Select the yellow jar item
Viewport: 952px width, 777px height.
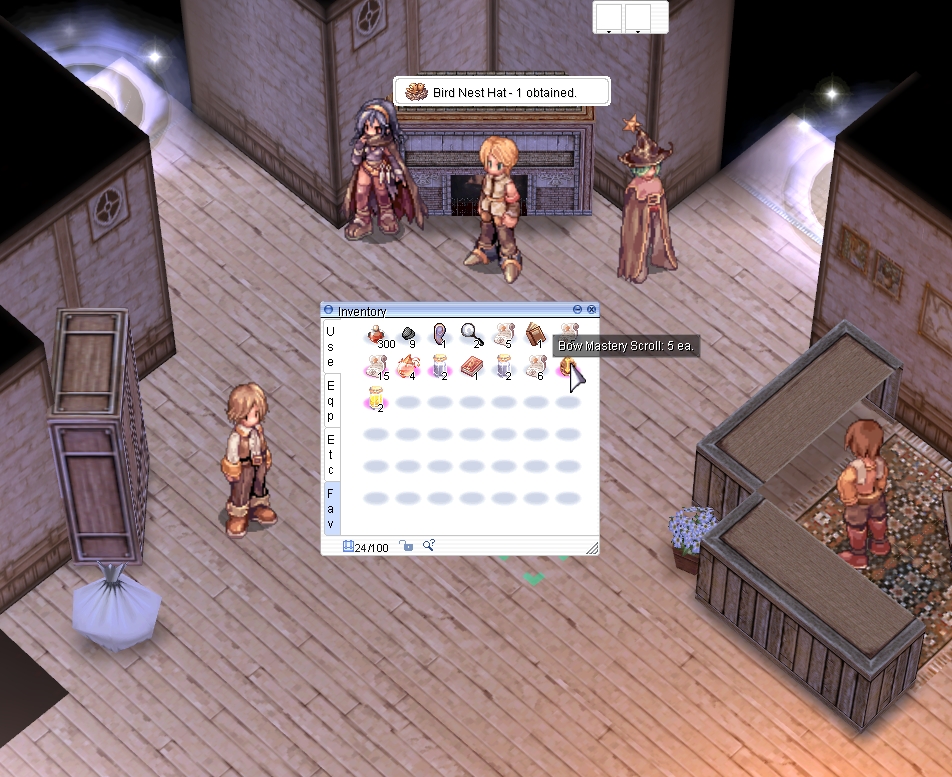[x=377, y=397]
